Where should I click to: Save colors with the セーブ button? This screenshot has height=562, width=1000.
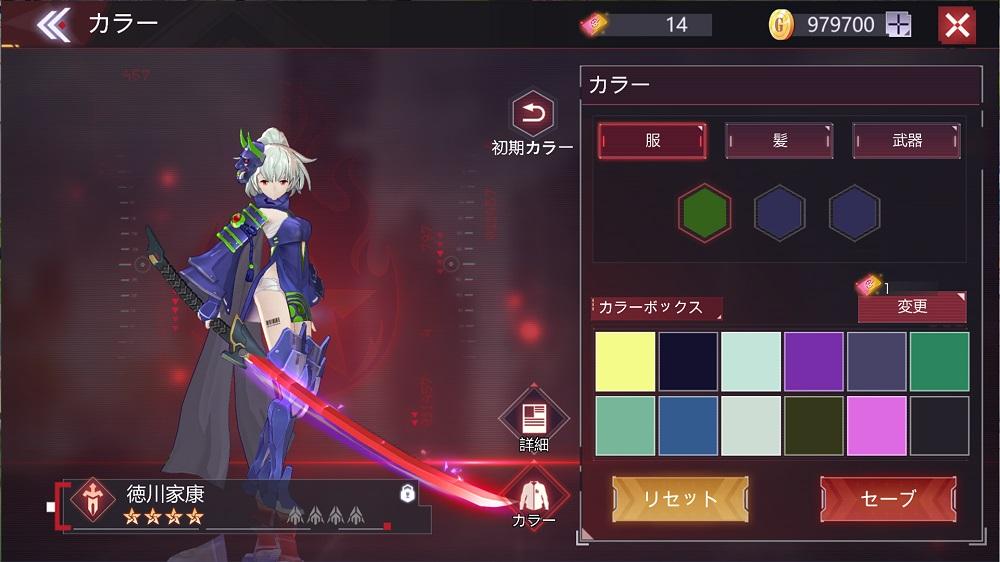click(x=888, y=498)
